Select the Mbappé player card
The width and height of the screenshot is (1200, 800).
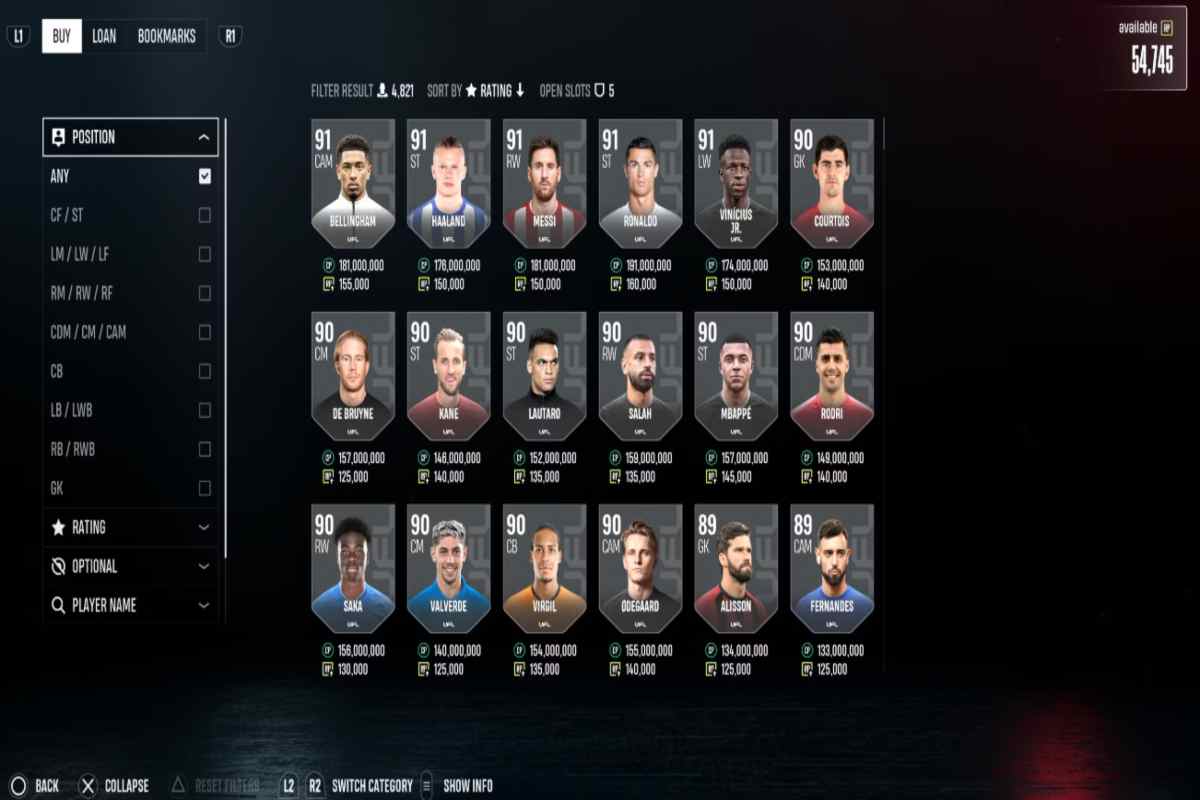coord(736,376)
